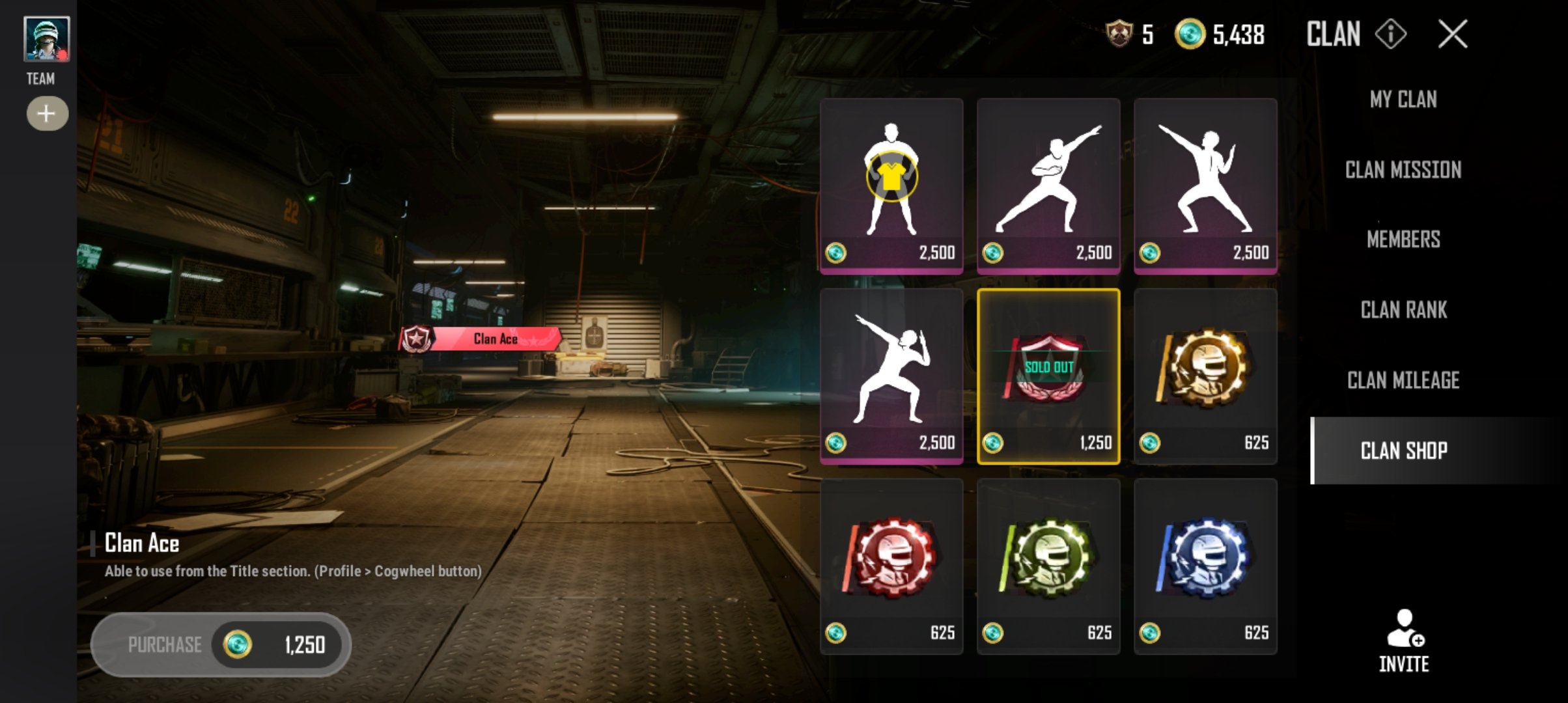Viewport: 1568px width, 703px height.
Task: Choose the sold out Clan Ace title
Action: [x=1048, y=376]
